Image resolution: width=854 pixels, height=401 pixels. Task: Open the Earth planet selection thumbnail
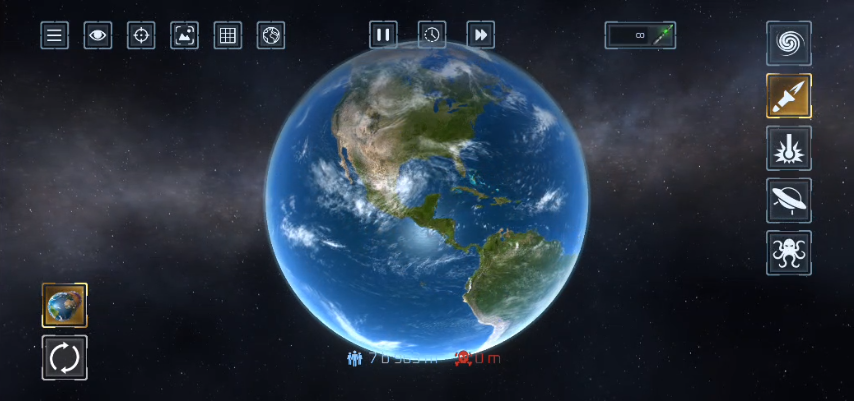click(x=65, y=305)
